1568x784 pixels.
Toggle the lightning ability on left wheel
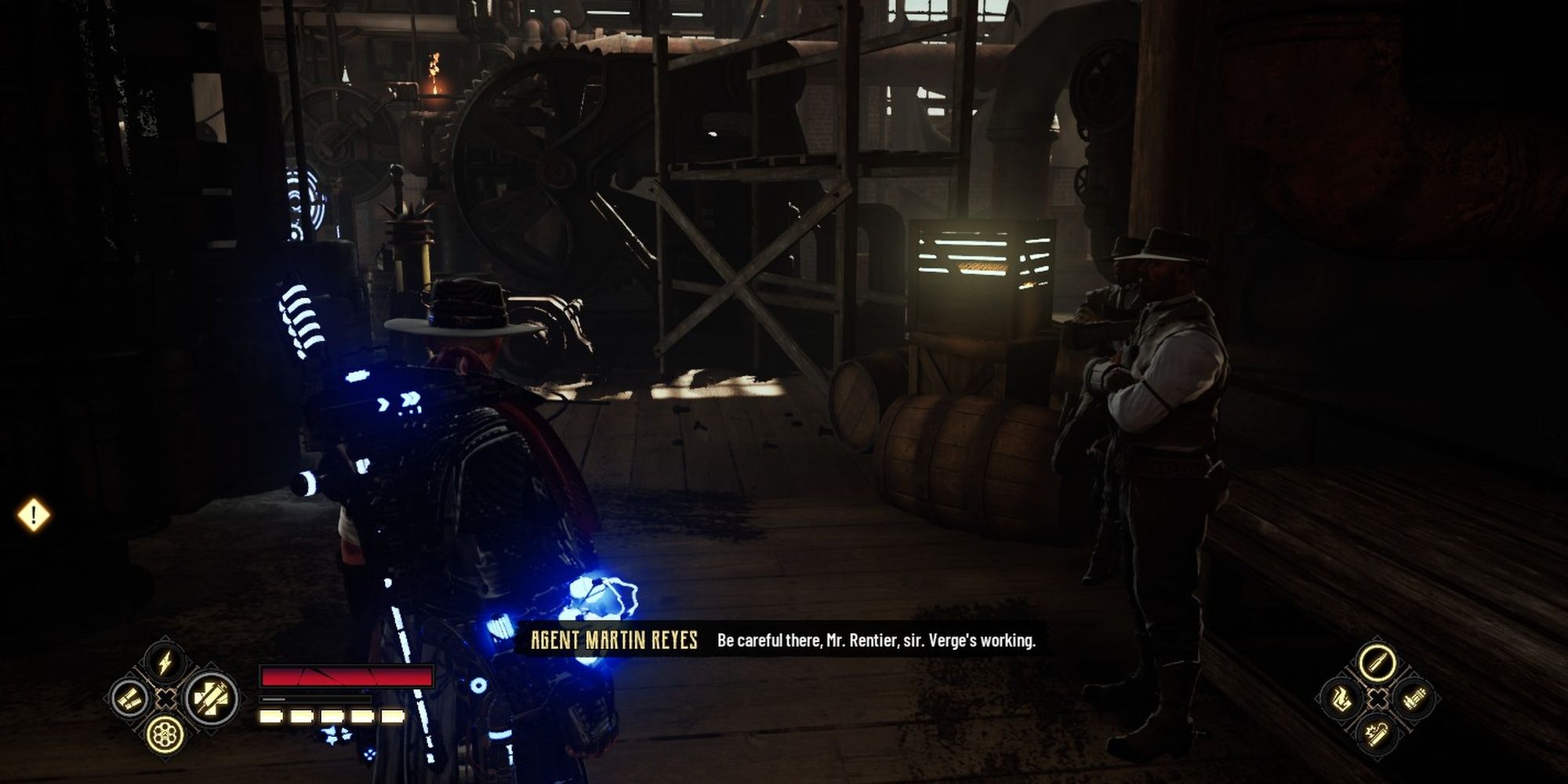pos(164,661)
